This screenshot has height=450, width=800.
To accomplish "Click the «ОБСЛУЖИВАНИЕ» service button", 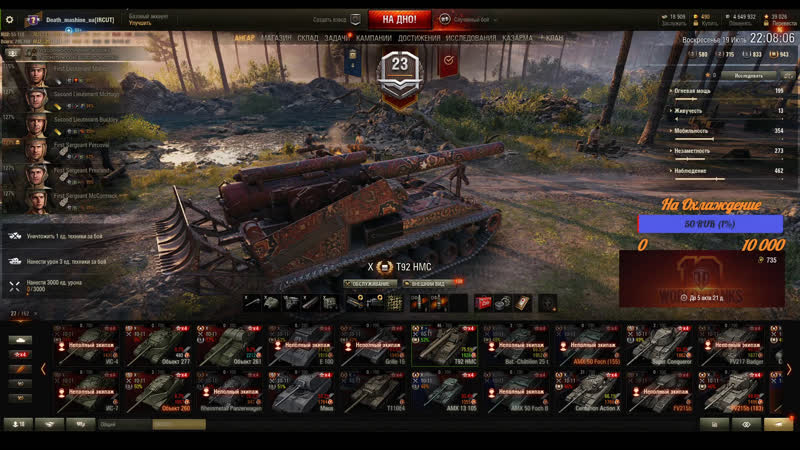I will (371, 283).
